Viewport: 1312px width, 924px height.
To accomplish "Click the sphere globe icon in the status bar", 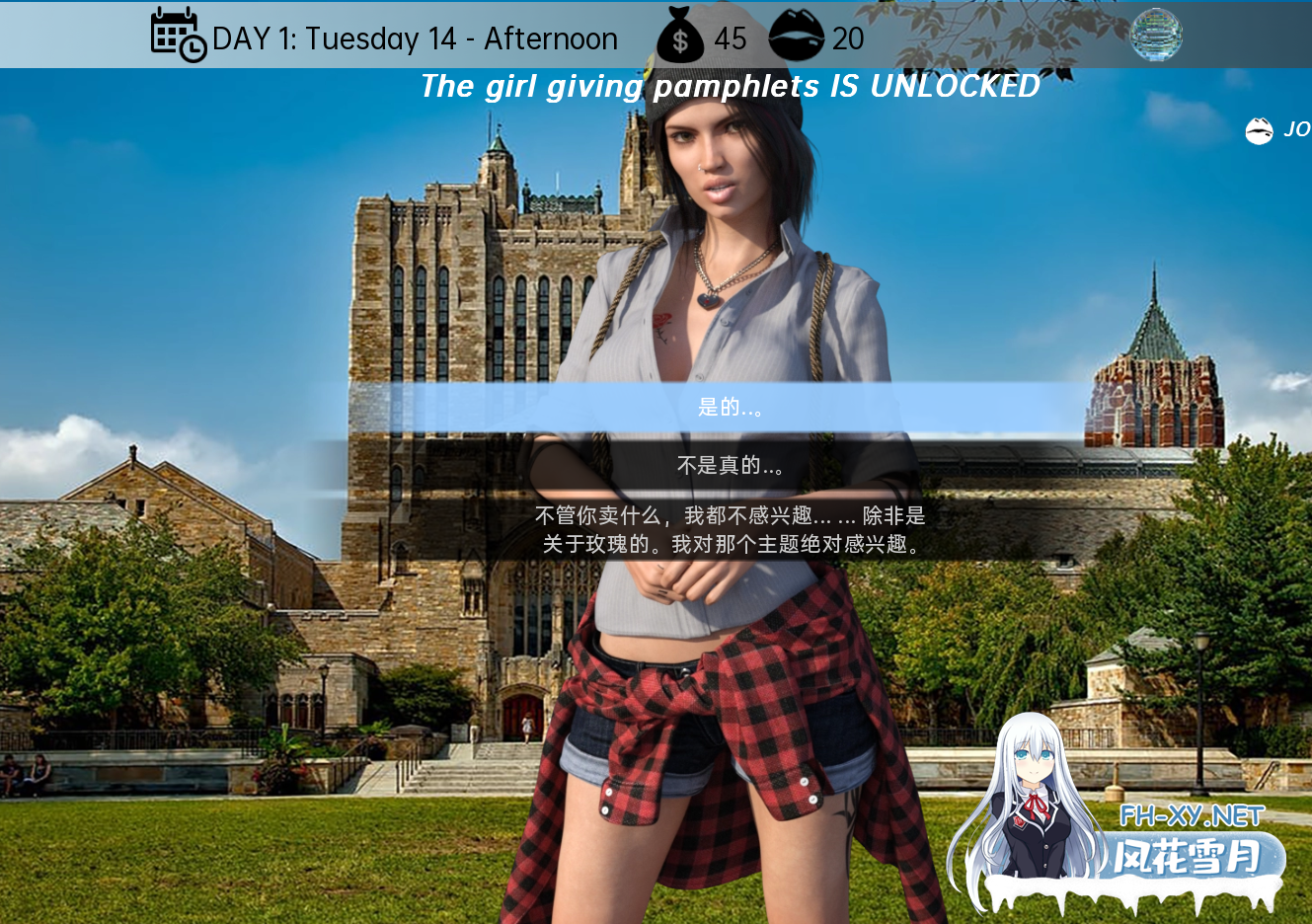I will pos(1155,35).
